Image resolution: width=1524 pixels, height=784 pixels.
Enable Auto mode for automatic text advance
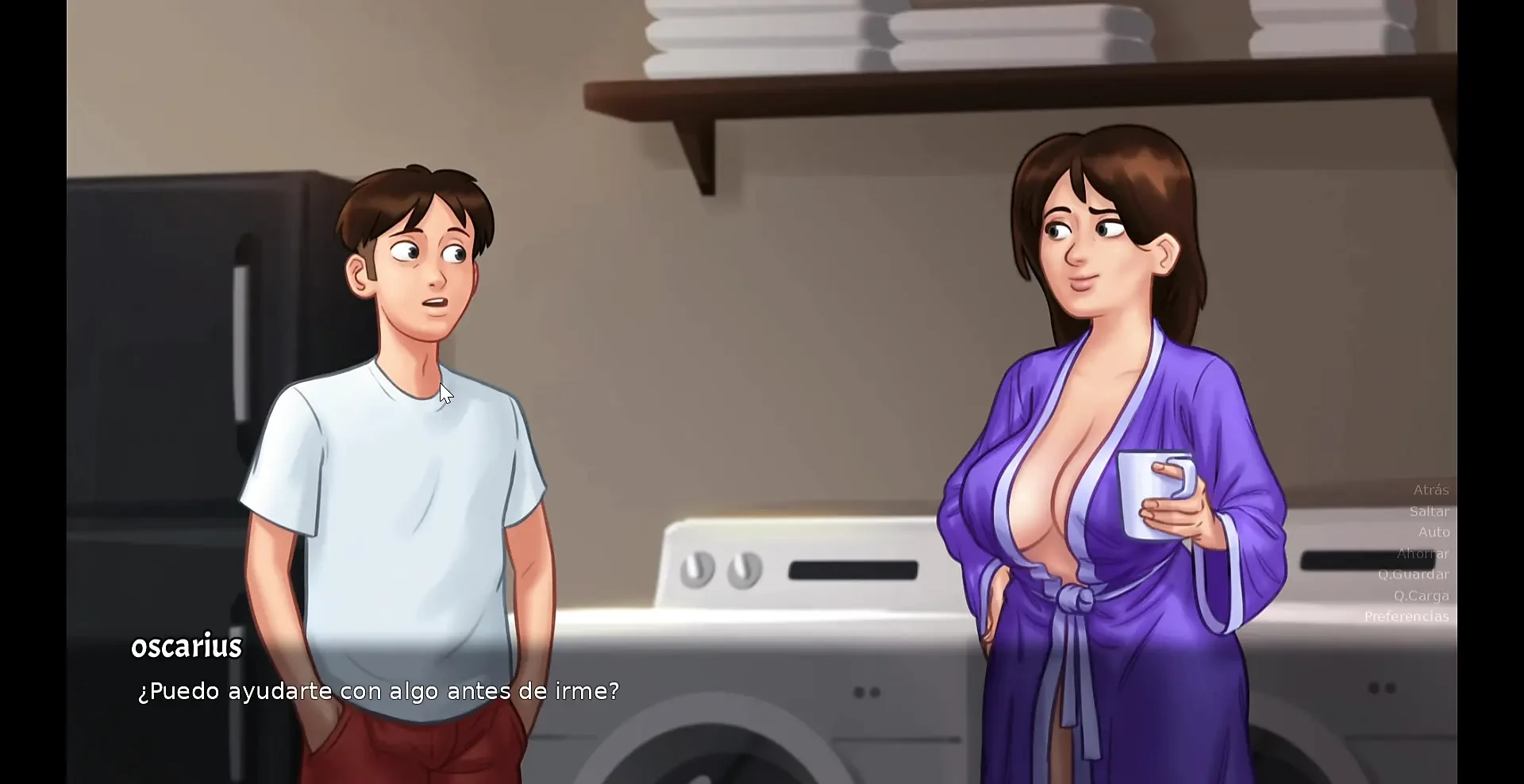click(1434, 532)
